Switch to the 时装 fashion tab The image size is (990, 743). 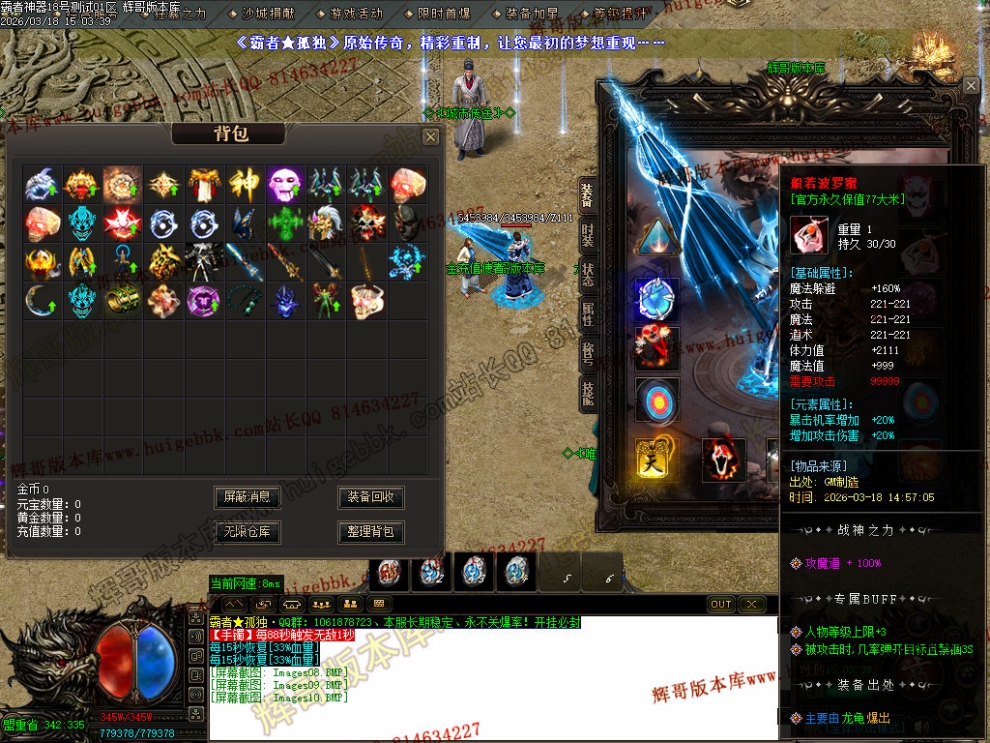588,233
